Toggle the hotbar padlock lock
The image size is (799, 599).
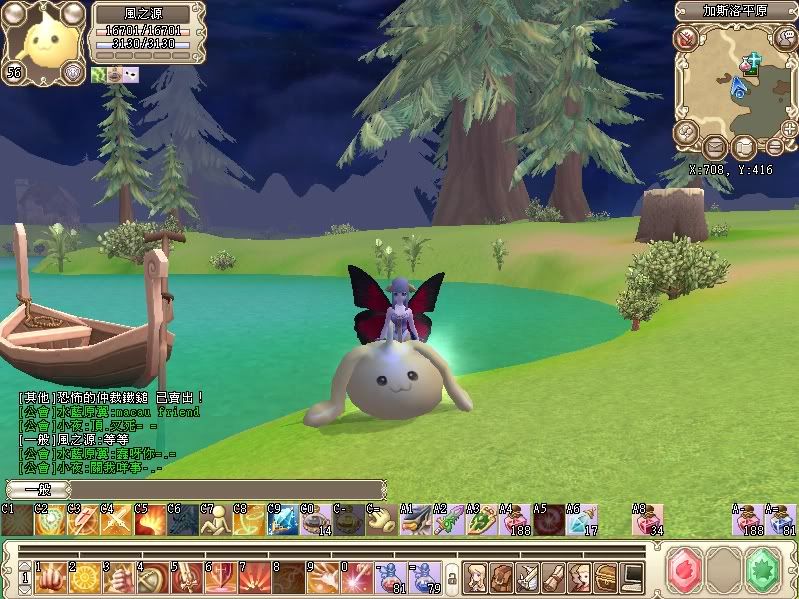[x=451, y=578]
